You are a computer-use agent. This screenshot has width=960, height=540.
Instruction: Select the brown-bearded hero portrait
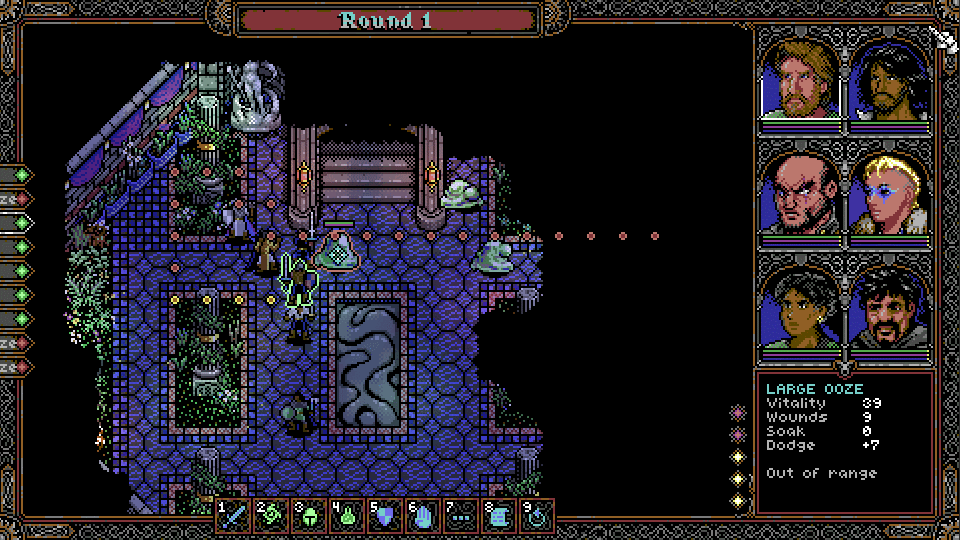pos(802,80)
